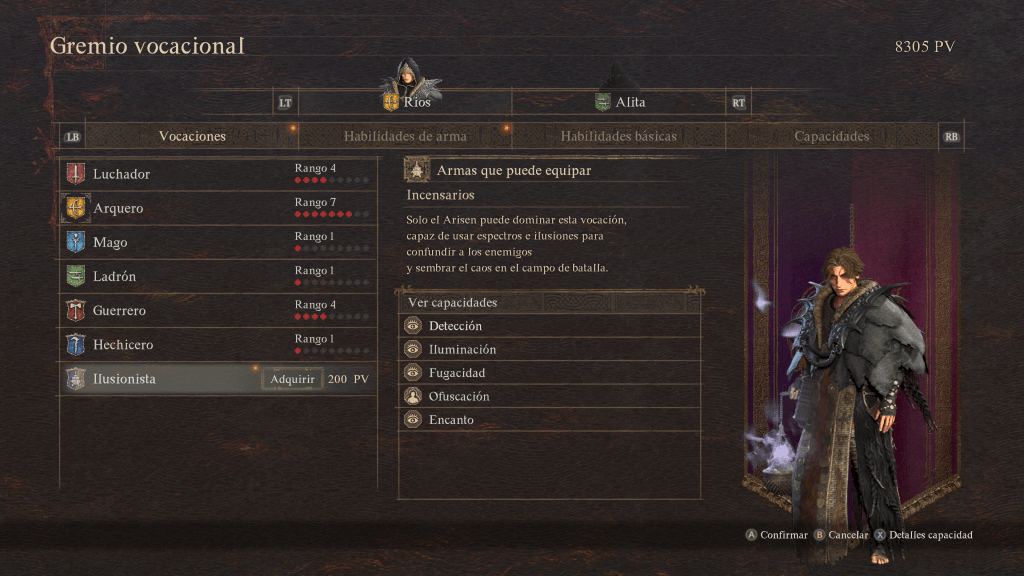Switch to the Vocaciones tab
Viewport: 1024px width, 576px height.
pos(192,136)
